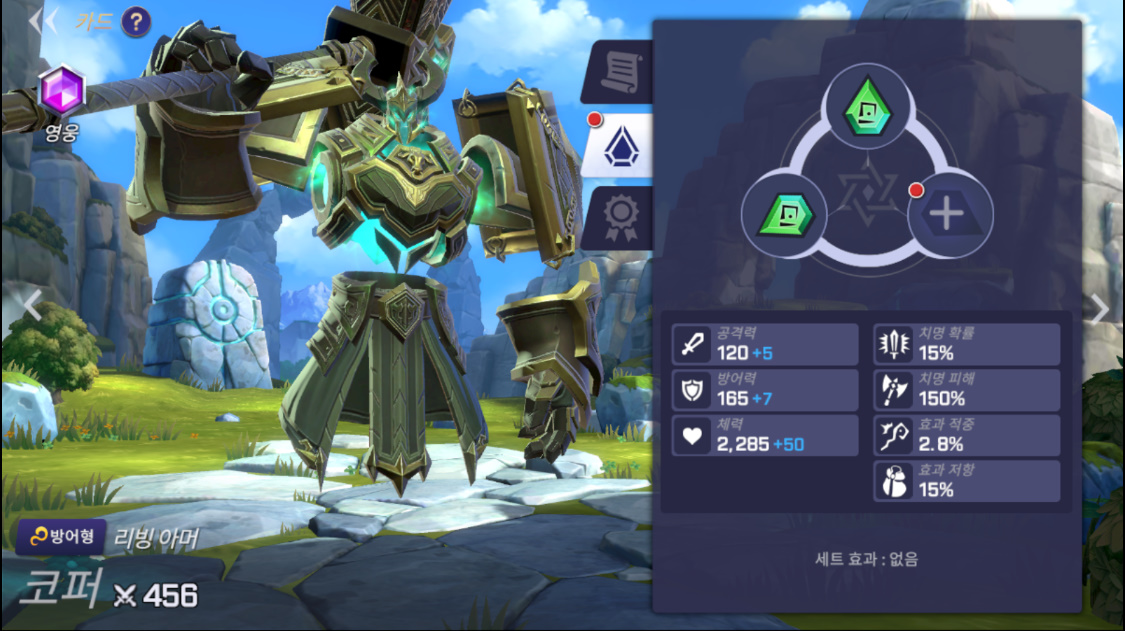Switch to the scroll tab
The height and width of the screenshot is (631, 1125).
pyautogui.click(x=620, y=72)
